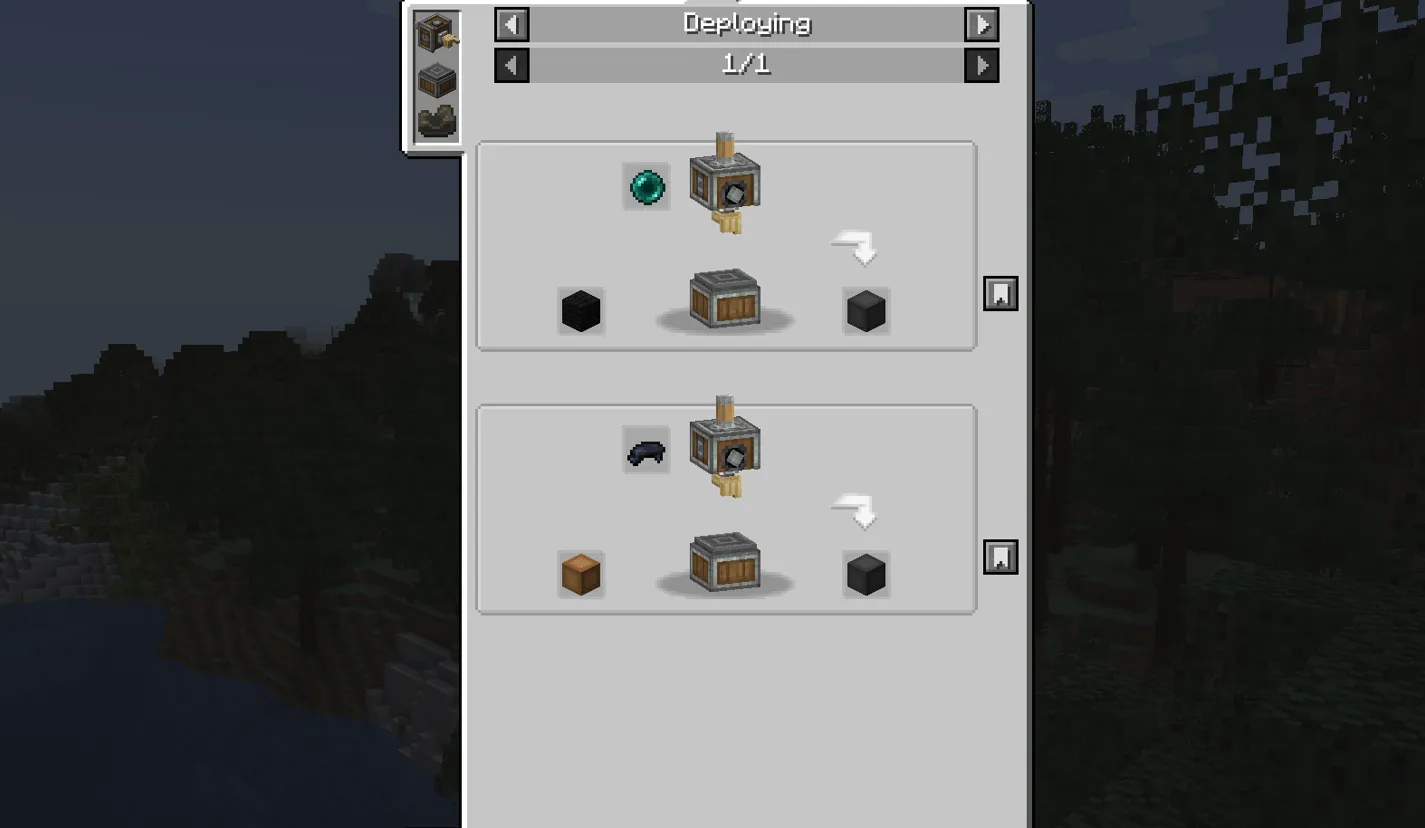The width and height of the screenshot is (1425, 828).
Task: Bookmark the top deploying recipe
Action: click(1000, 292)
